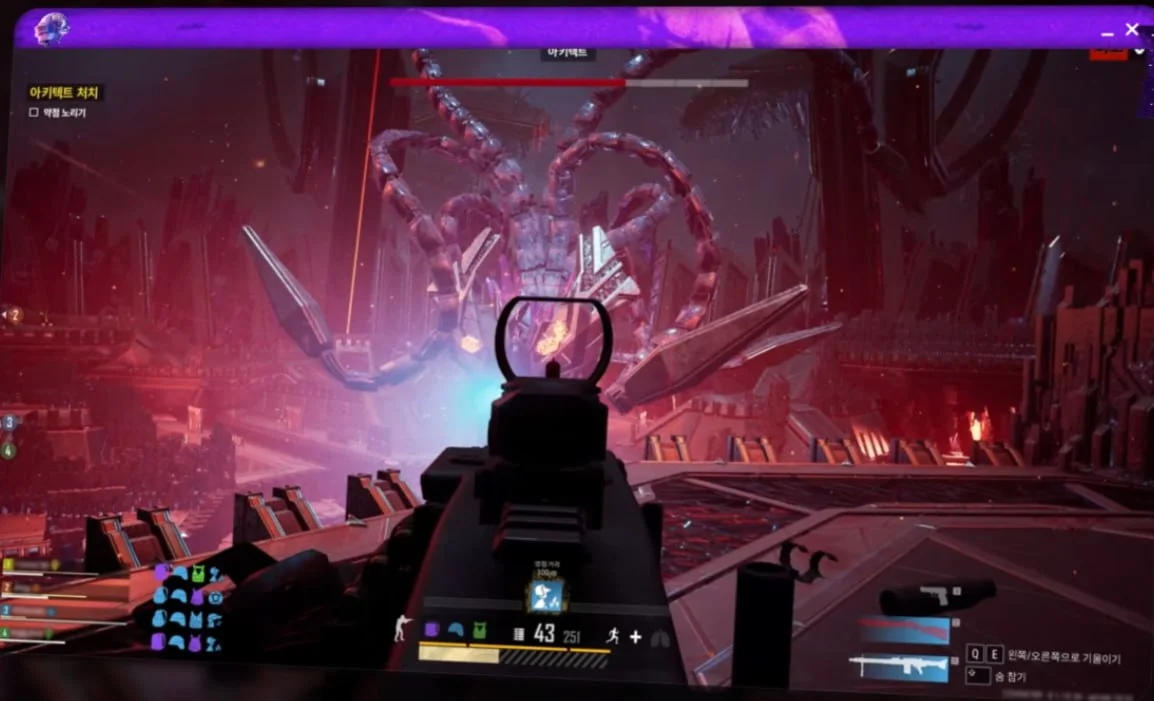Screen dimensions: 1154x701
Task: Click the white plus heal icon
Action: (634, 635)
